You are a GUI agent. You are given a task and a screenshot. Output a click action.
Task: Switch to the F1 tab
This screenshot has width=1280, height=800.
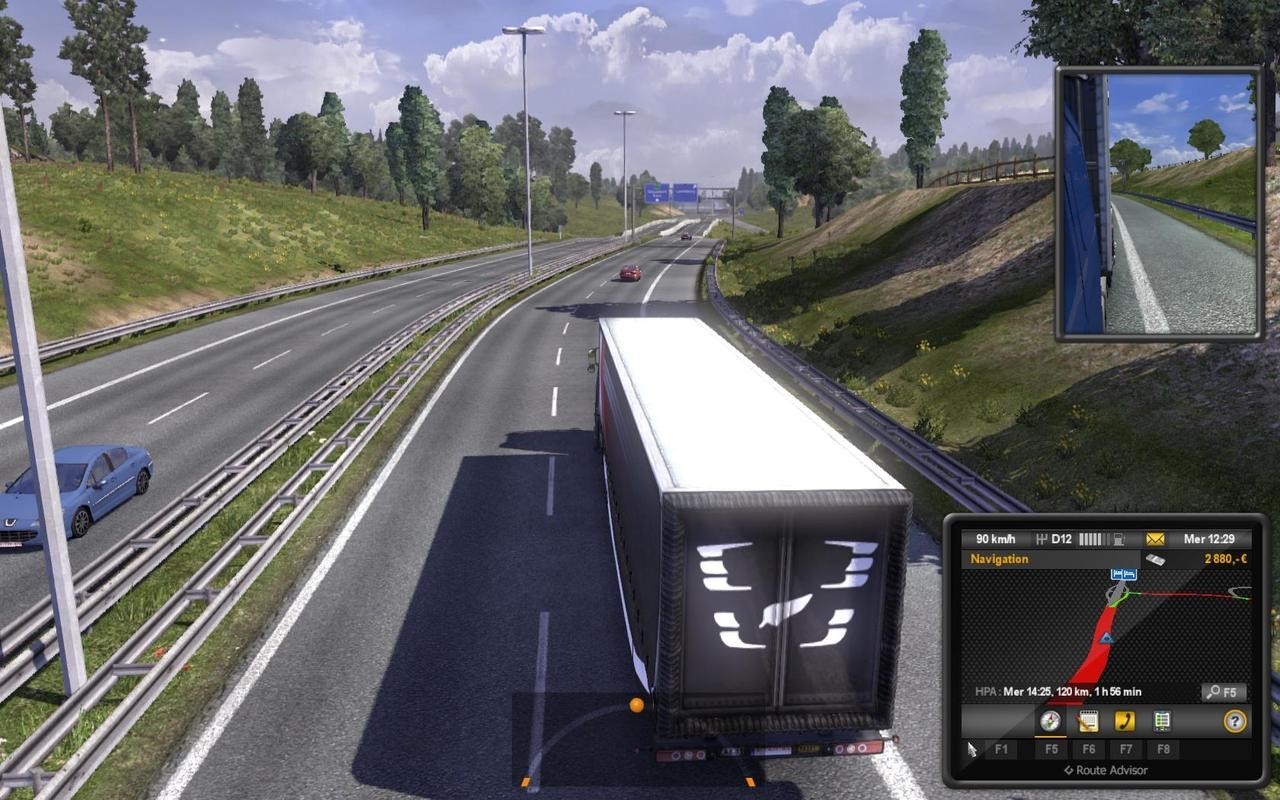pyautogui.click(x=1001, y=749)
